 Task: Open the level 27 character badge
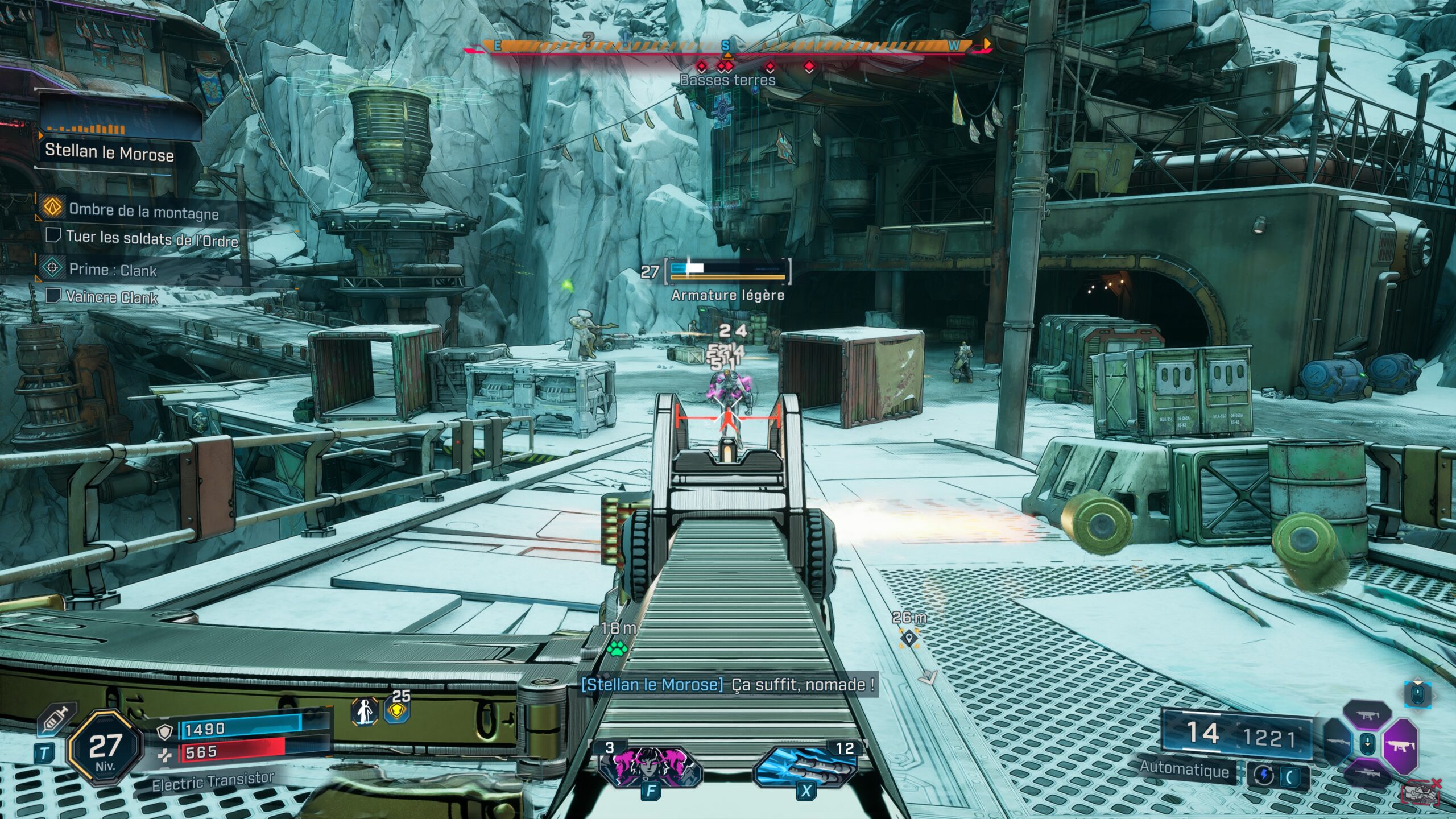coord(105,748)
